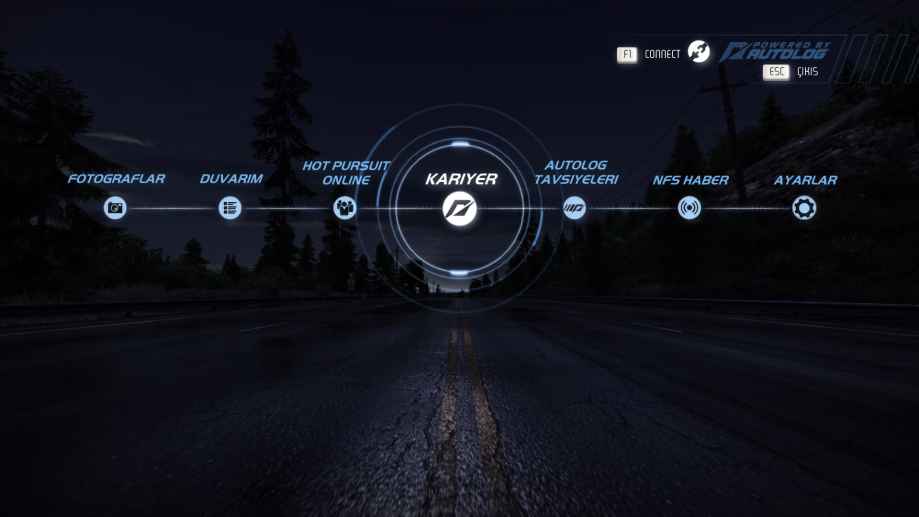Open the Ayarlar settings gear
Image resolution: width=919 pixels, height=517 pixels.
coord(804,208)
